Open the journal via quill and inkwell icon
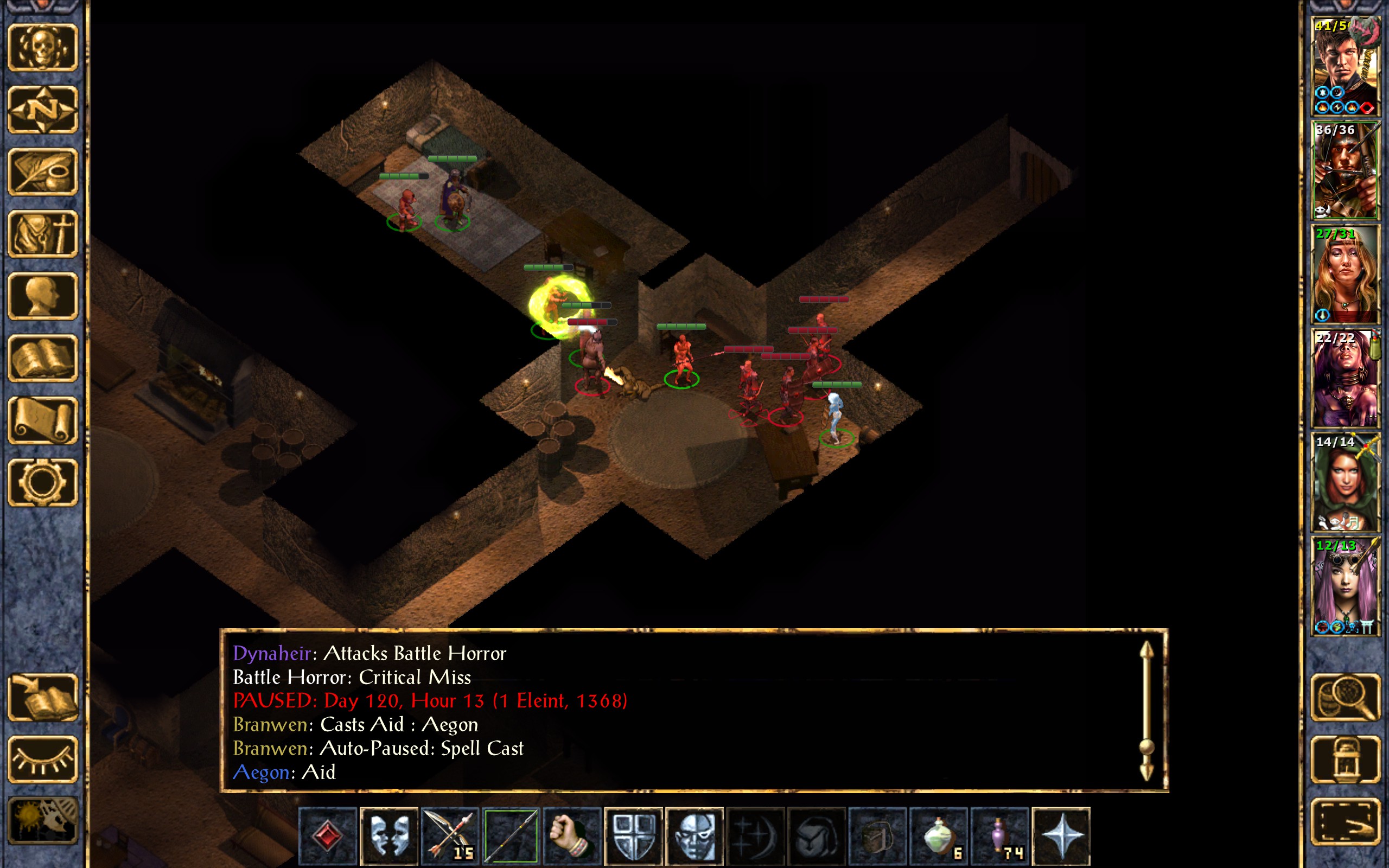The width and height of the screenshot is (1389, 868). tap(43, 171)
